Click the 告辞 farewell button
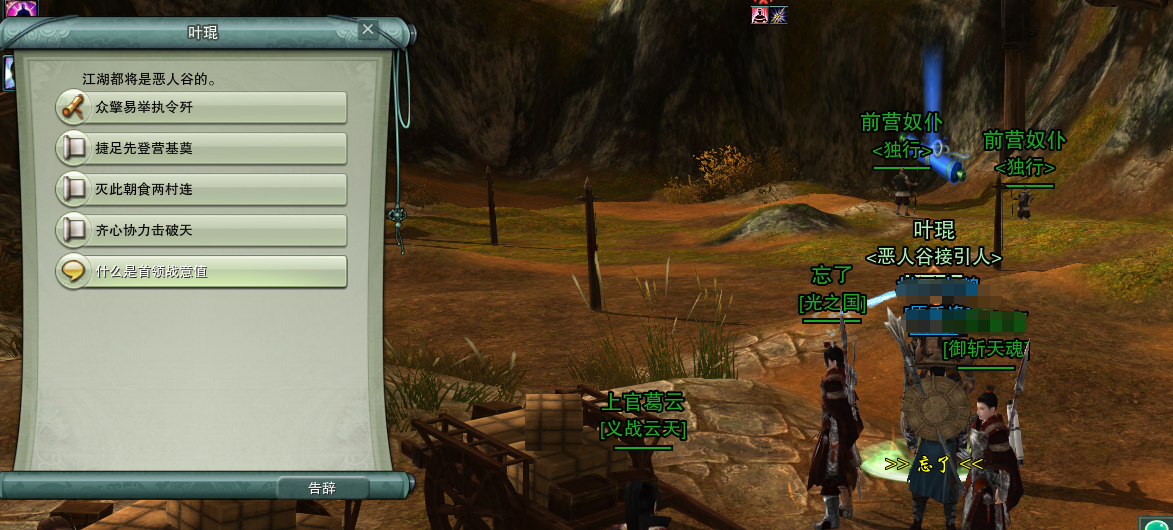The image size is (1173, 530). click(x=322, y=488)
